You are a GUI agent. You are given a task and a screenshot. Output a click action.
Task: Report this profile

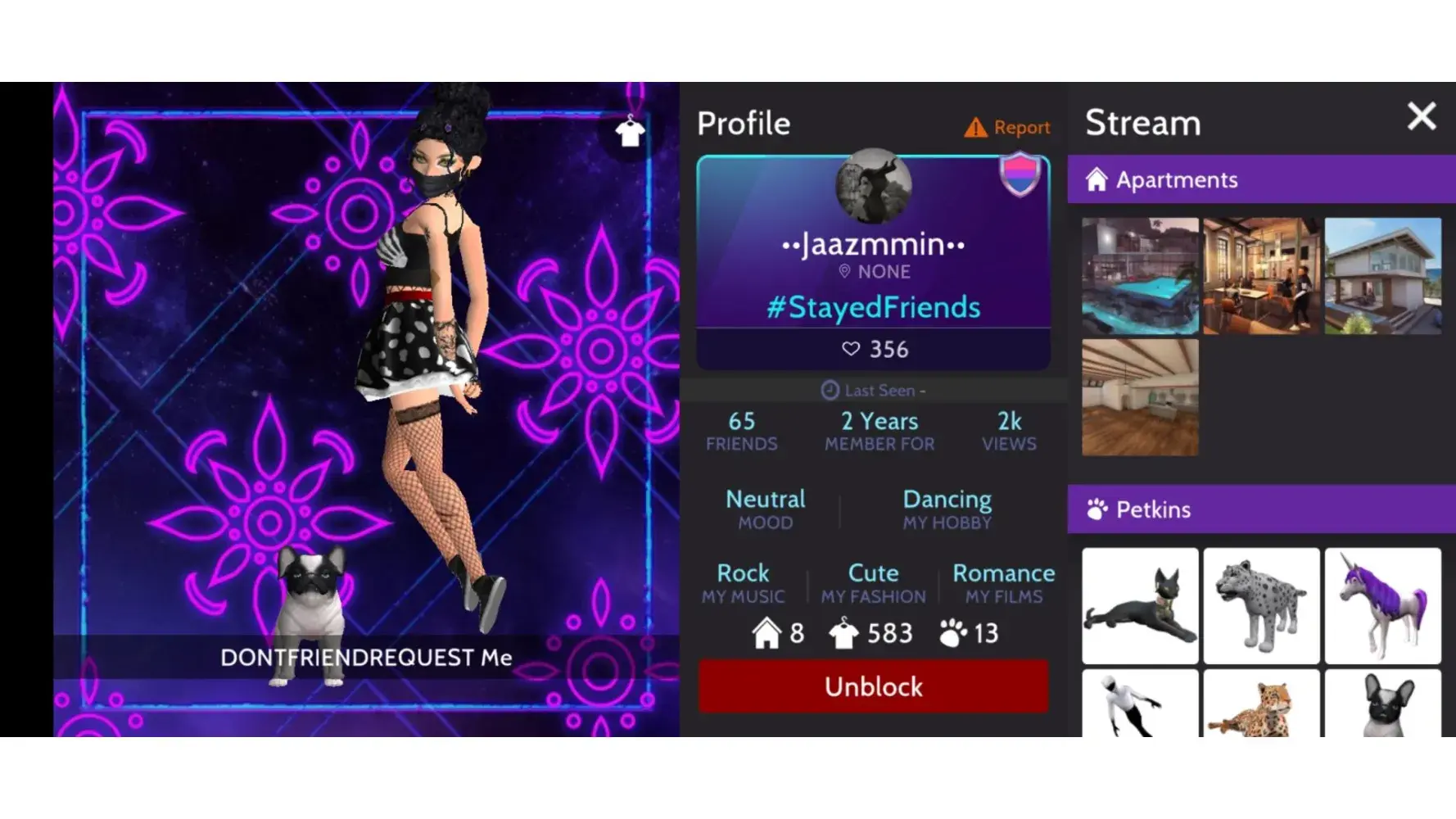coord(1007,127)
